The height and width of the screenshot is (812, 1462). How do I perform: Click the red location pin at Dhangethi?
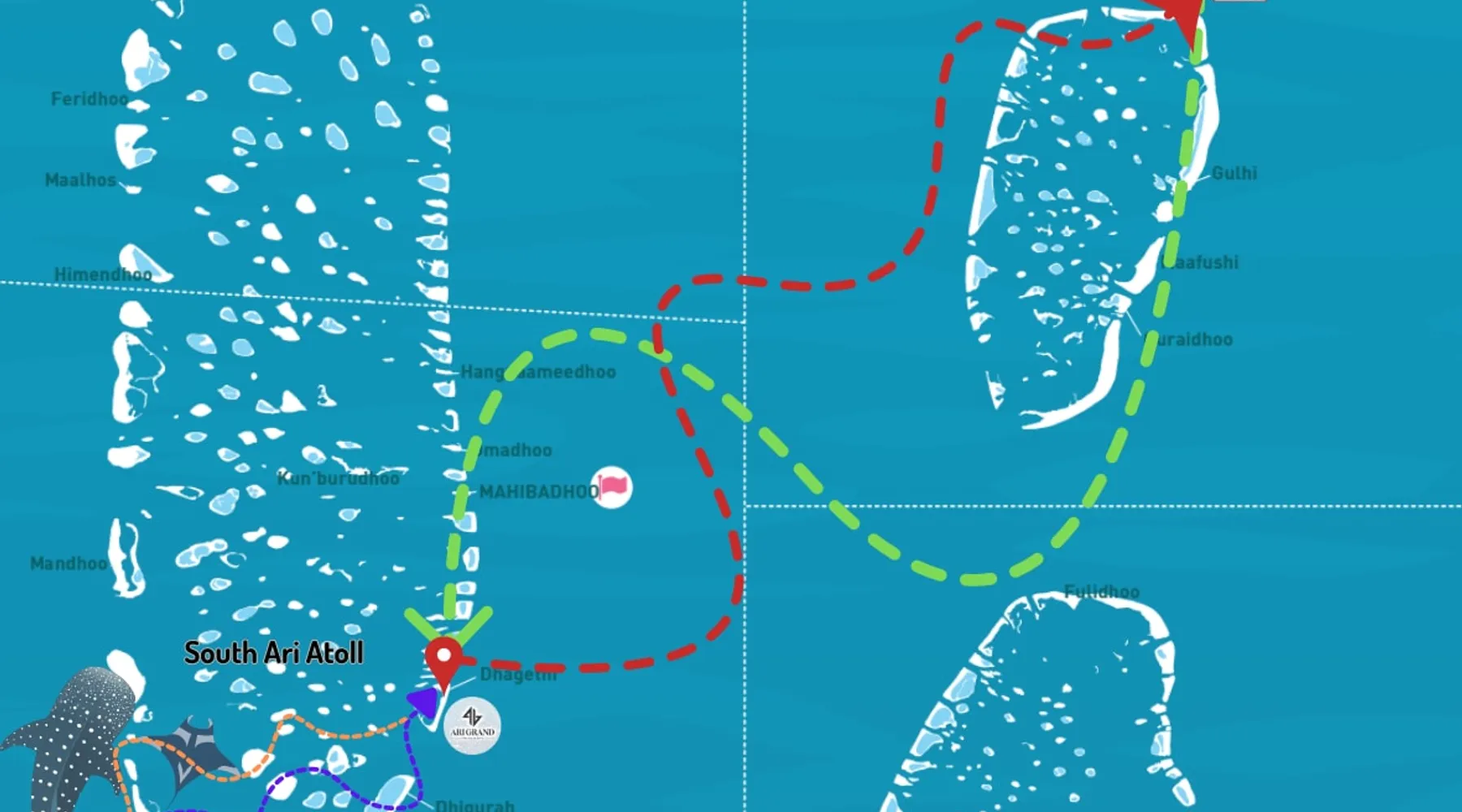443,659
